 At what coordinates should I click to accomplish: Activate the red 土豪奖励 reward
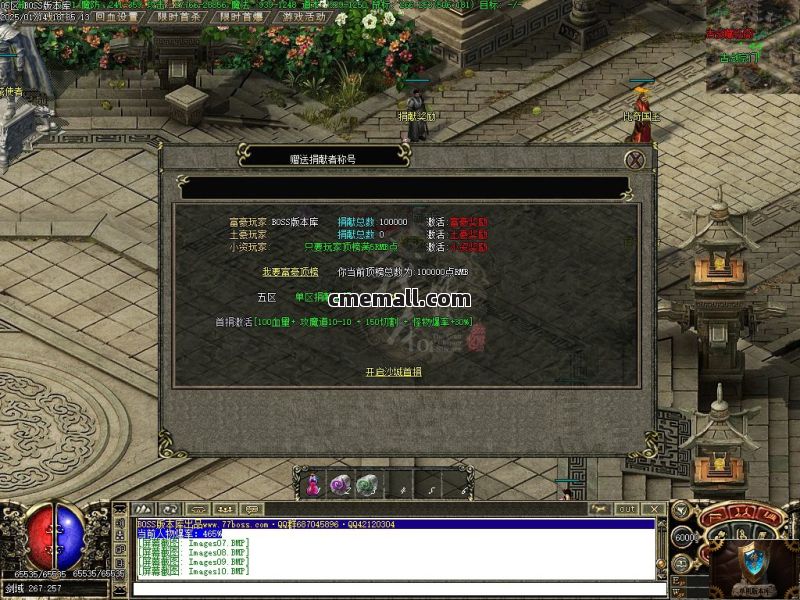point(469,234)
